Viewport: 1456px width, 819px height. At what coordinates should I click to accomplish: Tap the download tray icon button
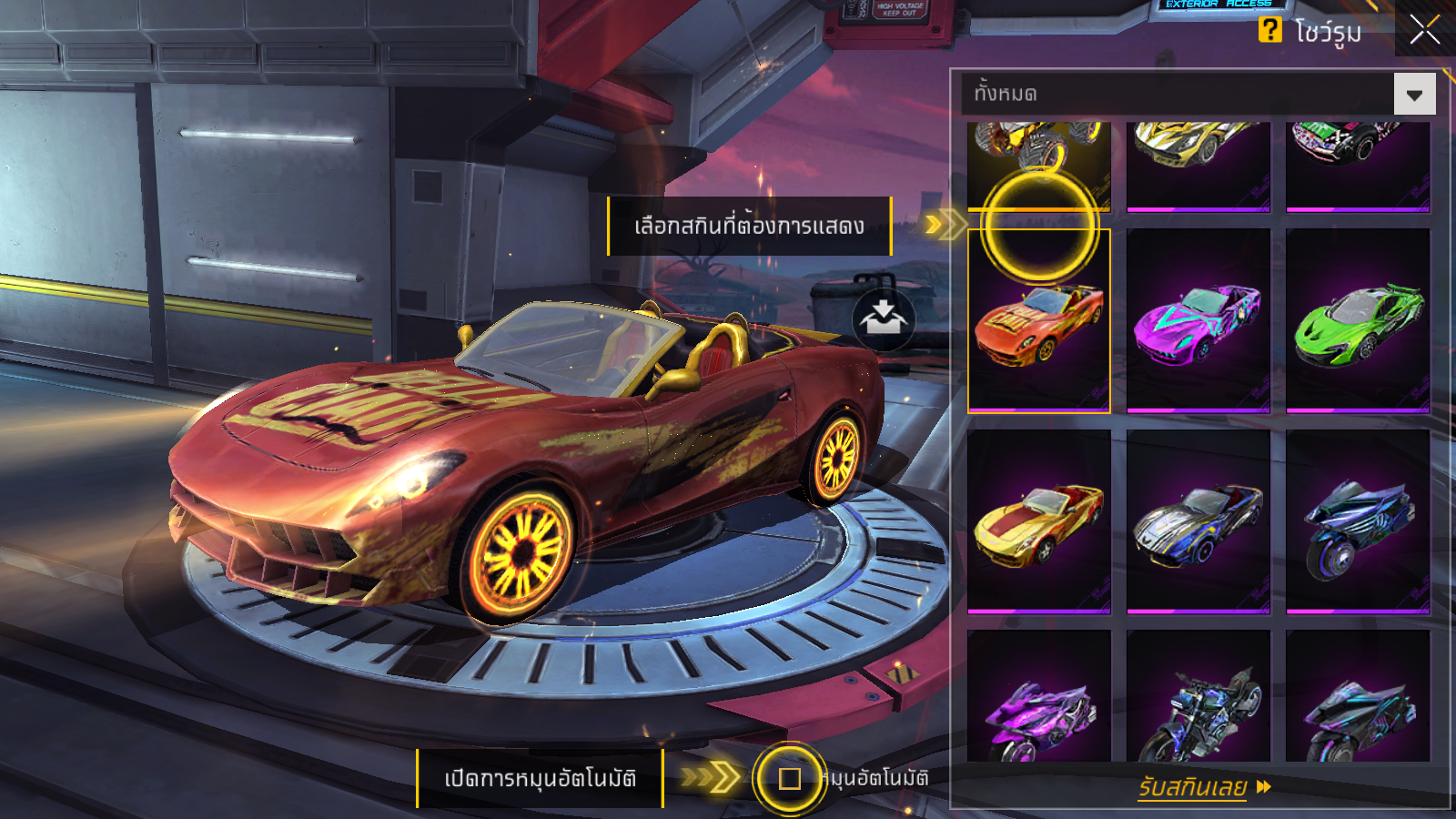tap(883, 319)
